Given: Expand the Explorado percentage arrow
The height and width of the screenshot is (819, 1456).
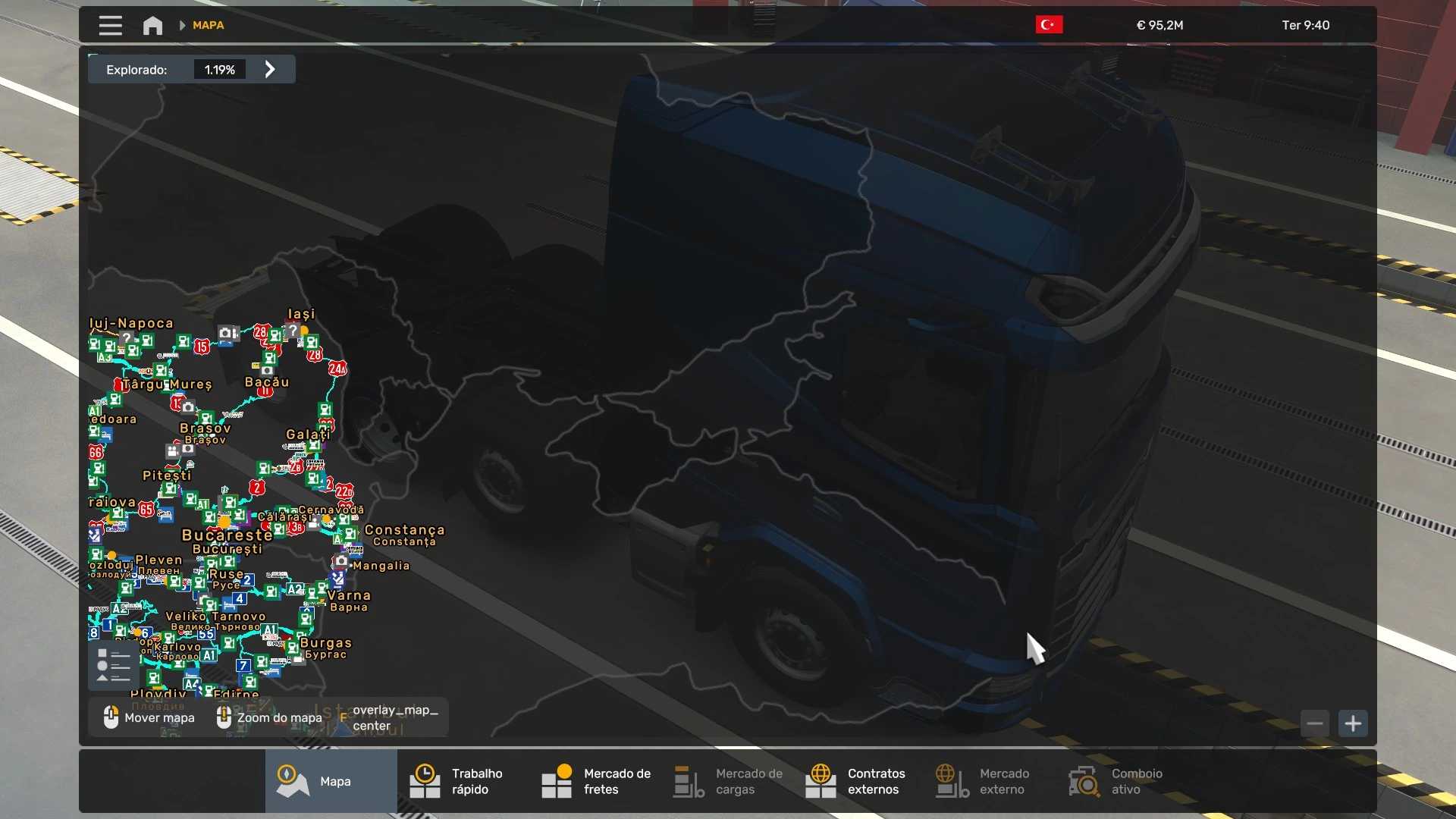Looking at the screenshot, I should [x=270, y=70].
